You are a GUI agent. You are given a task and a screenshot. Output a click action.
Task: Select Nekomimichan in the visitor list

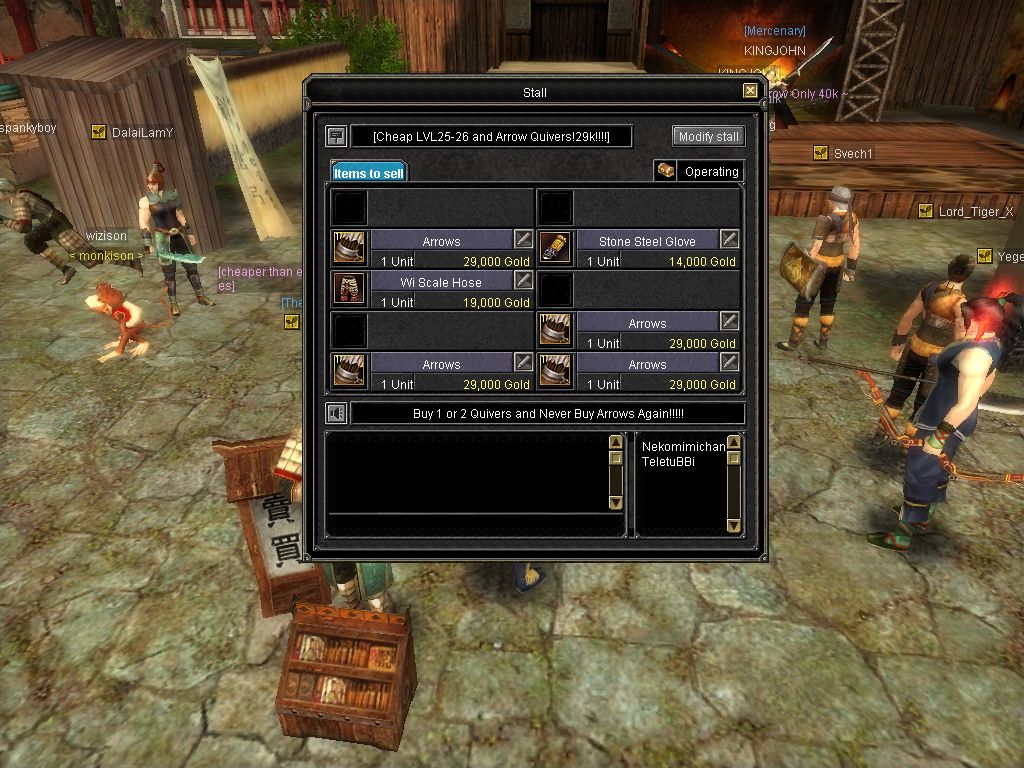(683, 446)
